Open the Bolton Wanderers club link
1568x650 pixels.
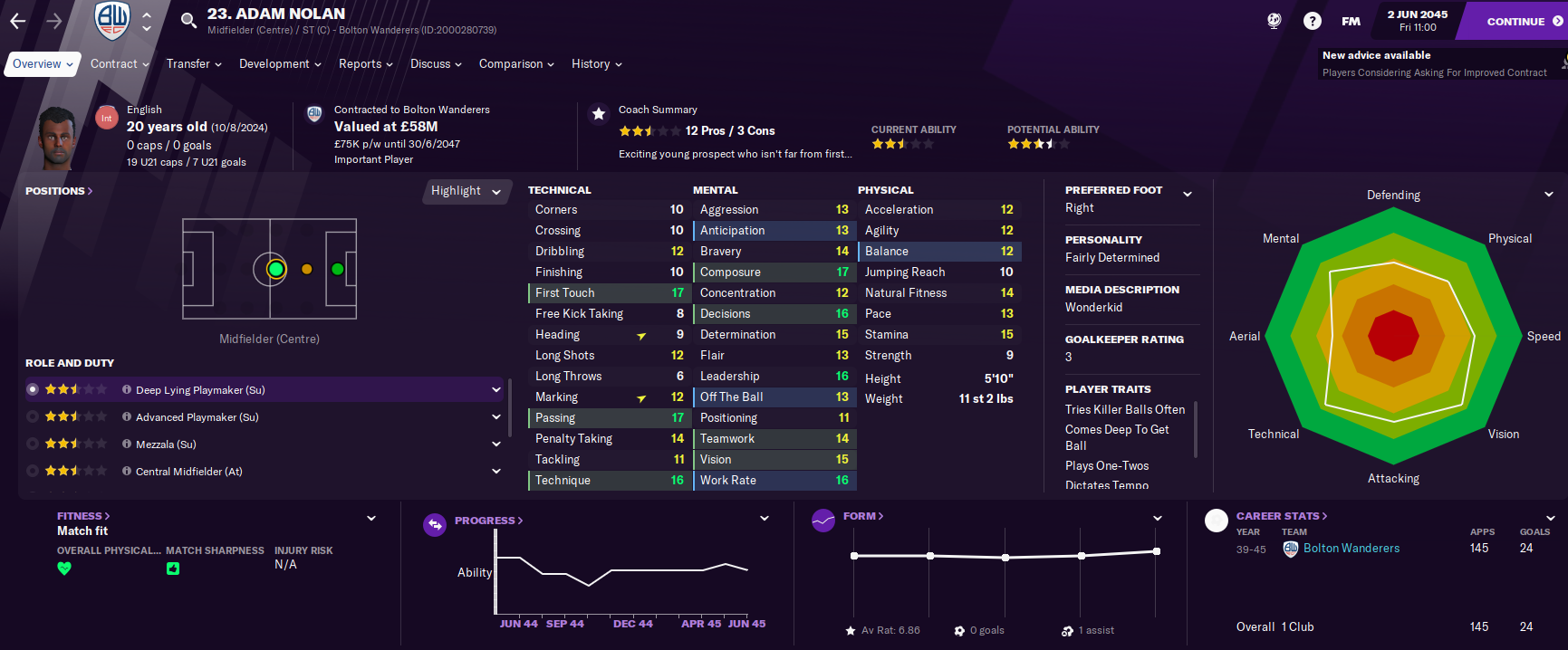tap(1351, 549)
